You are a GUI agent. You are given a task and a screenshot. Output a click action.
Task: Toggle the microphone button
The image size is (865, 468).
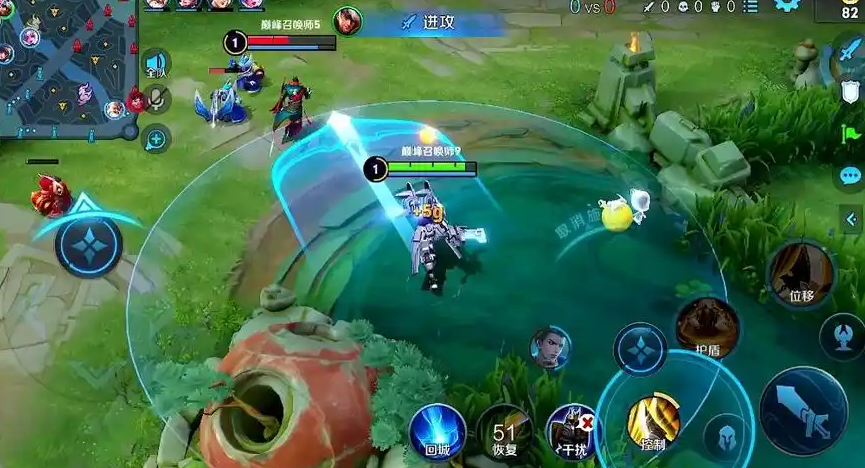point(156,98)
